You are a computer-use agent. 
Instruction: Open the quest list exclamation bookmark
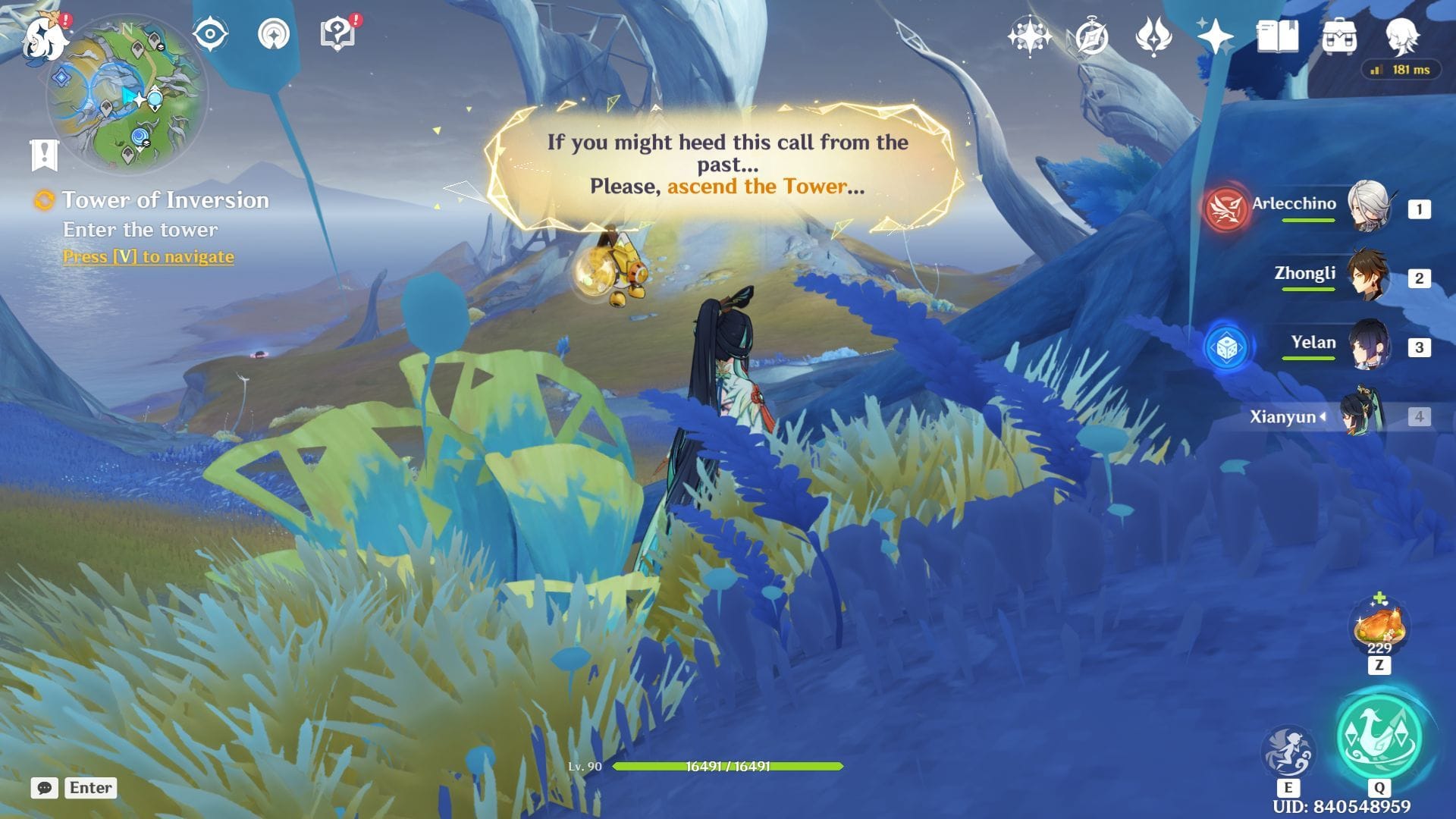pyautogui.click(x=45, y=155)
